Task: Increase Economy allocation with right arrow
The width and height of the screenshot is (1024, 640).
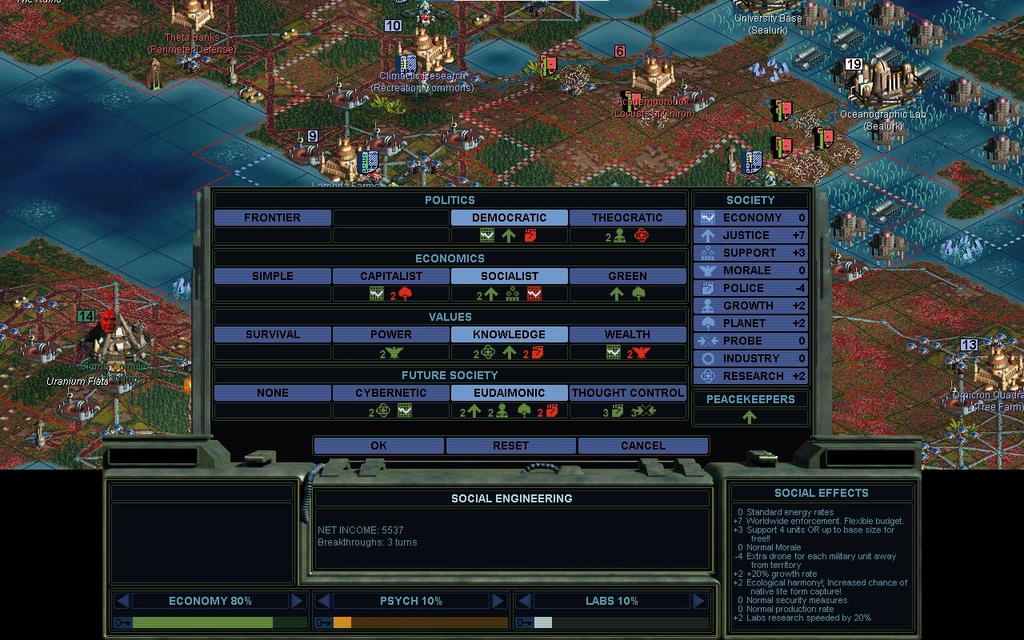Action: click(297, 601)
